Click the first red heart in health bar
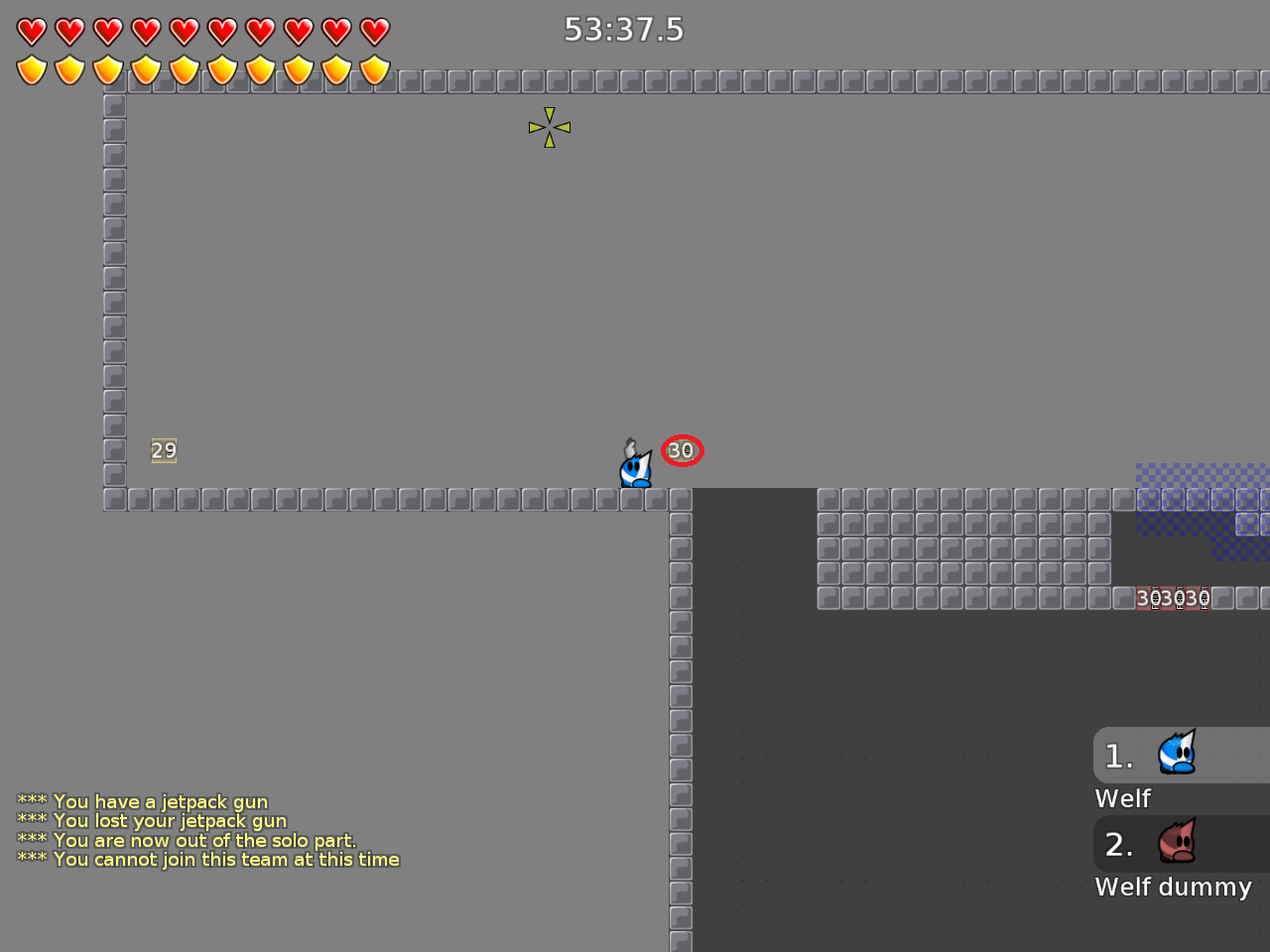This screenshot has height=952, width=1270. tap(31, 31)
